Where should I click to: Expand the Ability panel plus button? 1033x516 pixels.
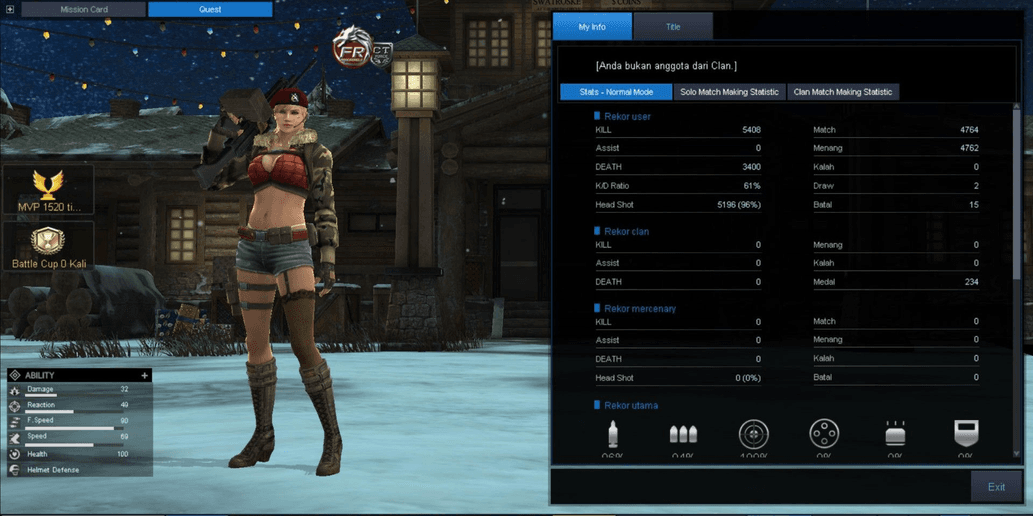coord(145,376)
